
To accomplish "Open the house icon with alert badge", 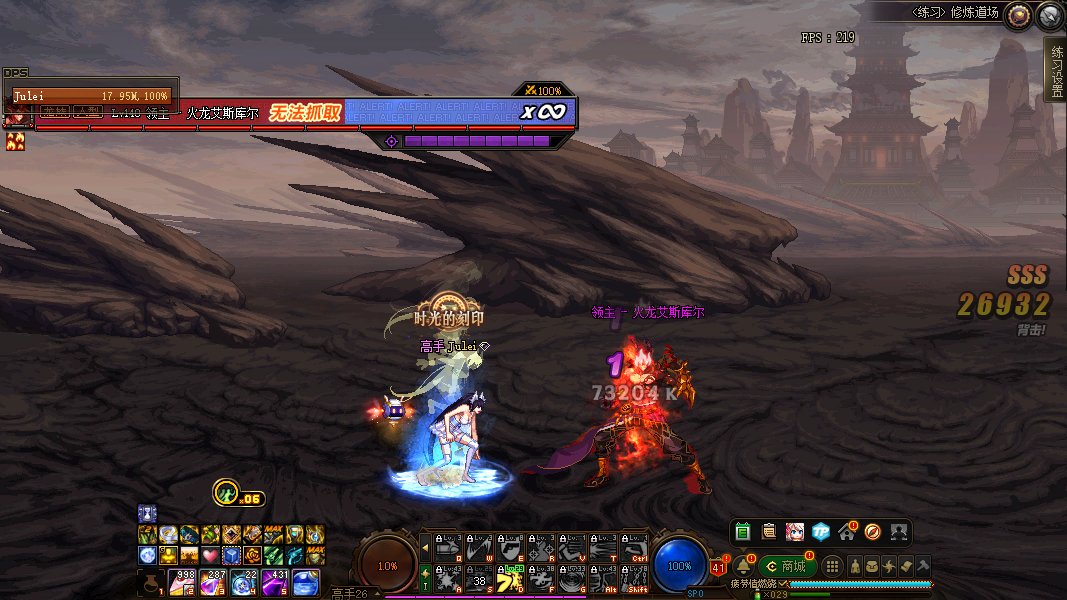I will tap(847, 531).
